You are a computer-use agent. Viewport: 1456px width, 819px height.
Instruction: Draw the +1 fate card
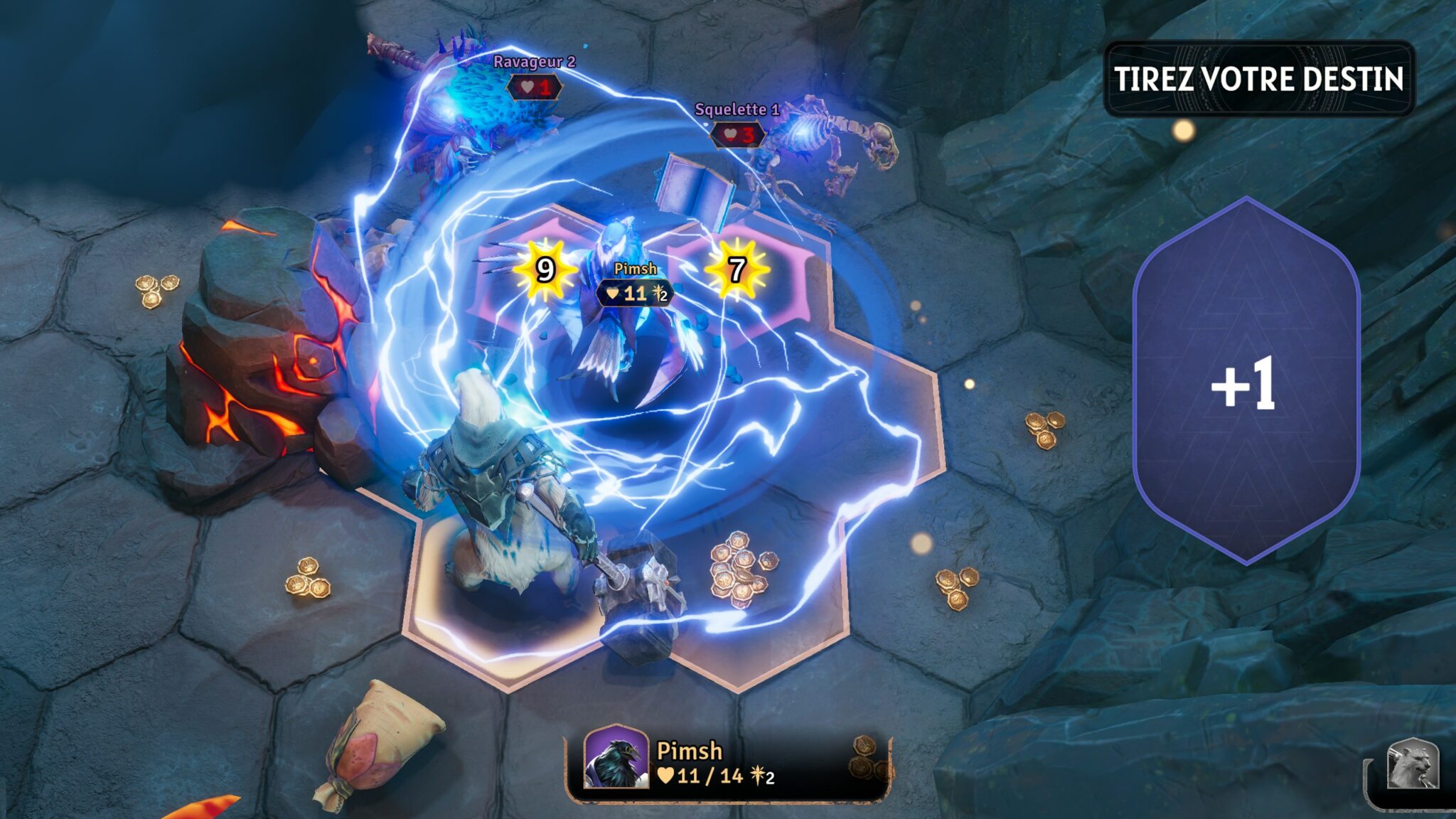pos(1246,382)
